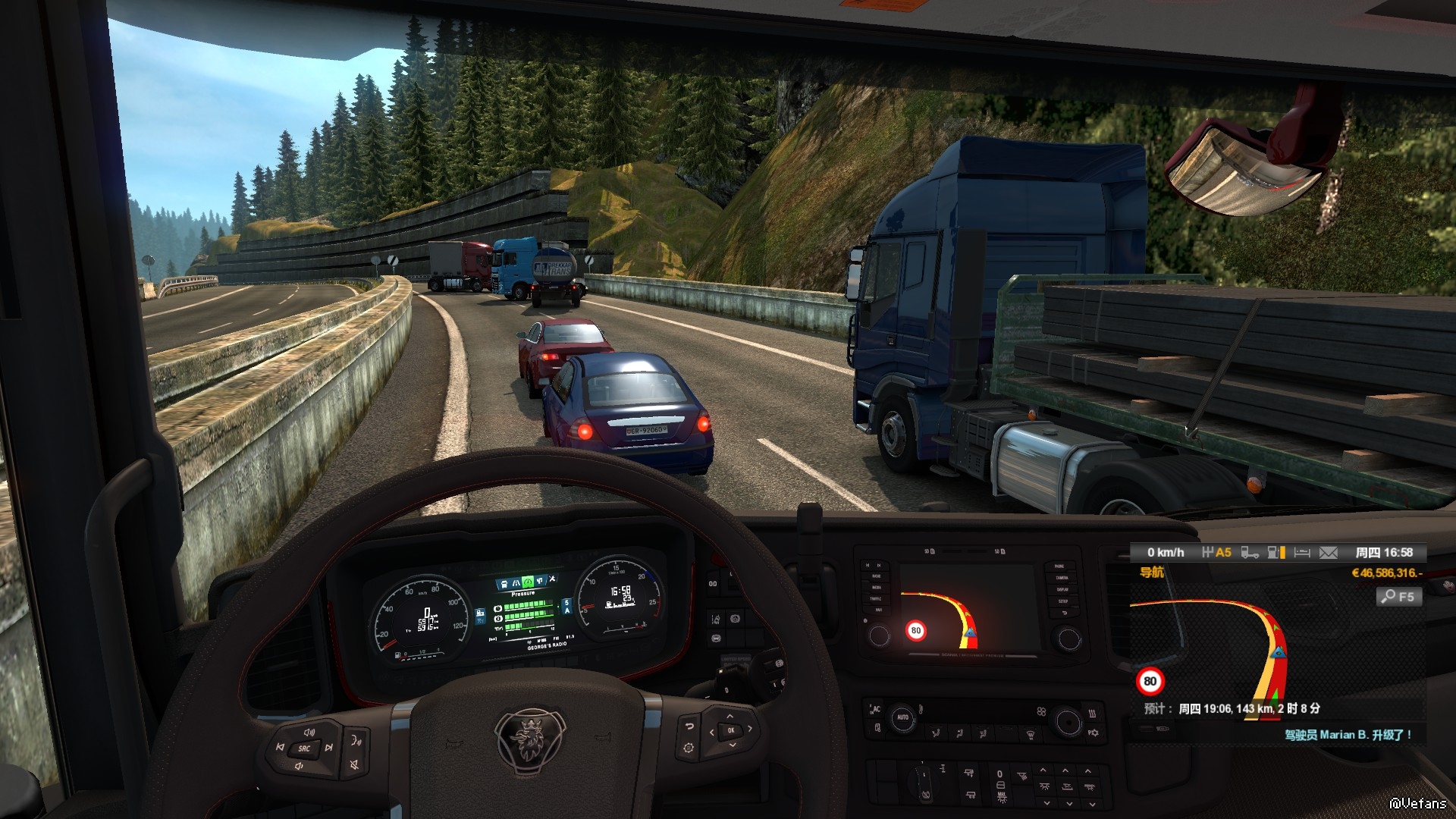The width and height of the screenshot is (1456, 819).
Task: Open the mail envelope icon
Action: (x=1329, y=553)
